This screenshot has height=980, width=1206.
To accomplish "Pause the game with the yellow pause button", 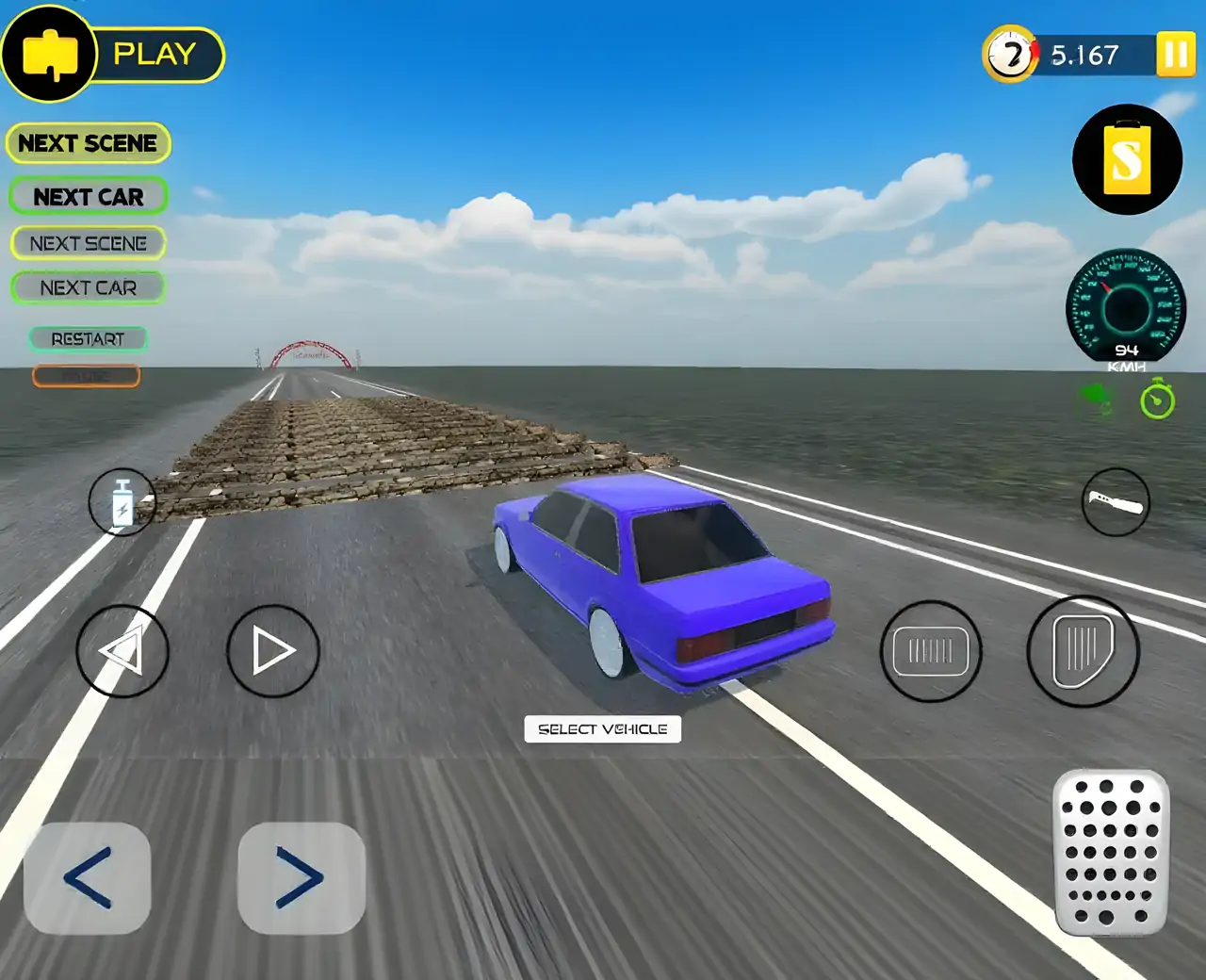I will pyautogui.click(x=1175, y=55).
